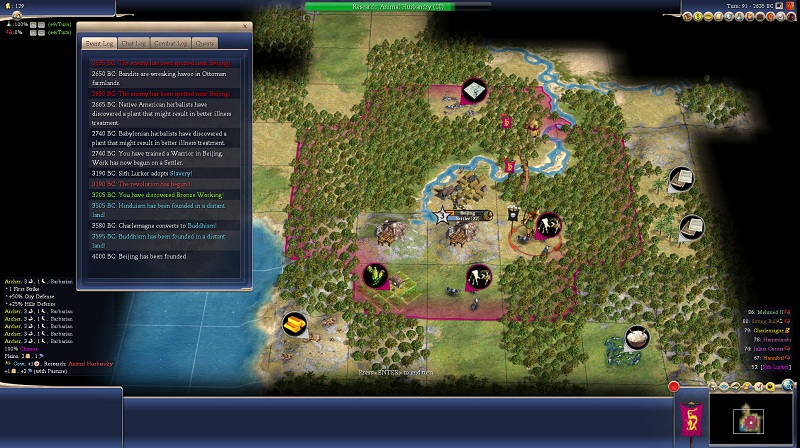Switch to the Chat Log tab
Viewport: 800px width, 448px height.
[133, 43]
